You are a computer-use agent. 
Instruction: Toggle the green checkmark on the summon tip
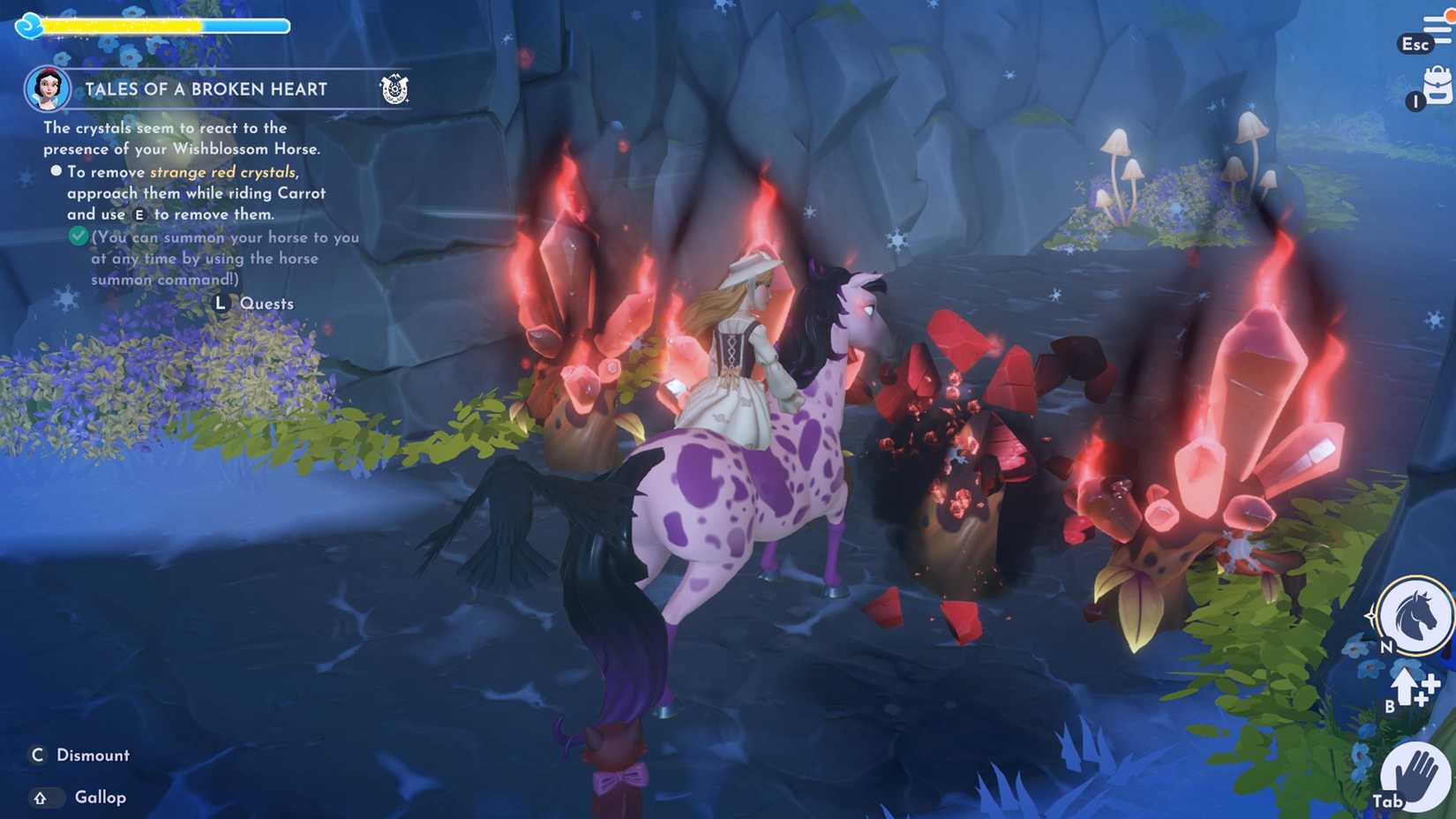(x=77, y=237)
